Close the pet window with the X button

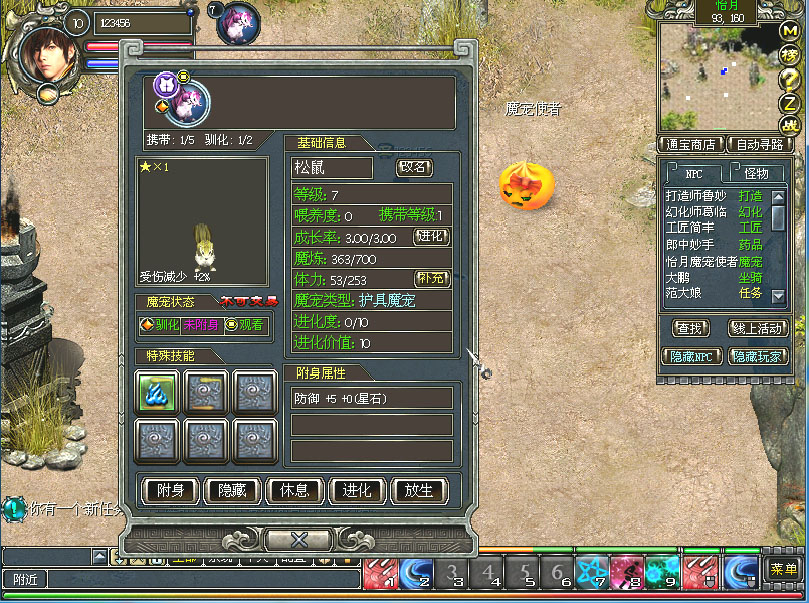(298, 540)
